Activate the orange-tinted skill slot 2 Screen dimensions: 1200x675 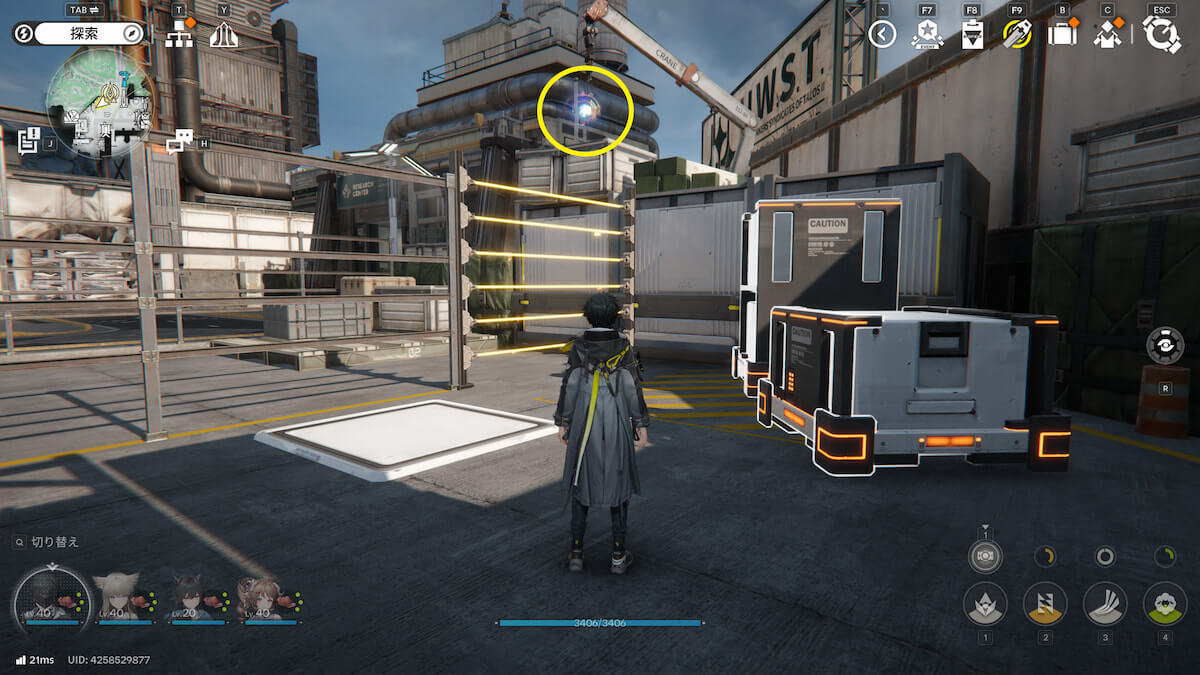click(x=1045, y=603)
